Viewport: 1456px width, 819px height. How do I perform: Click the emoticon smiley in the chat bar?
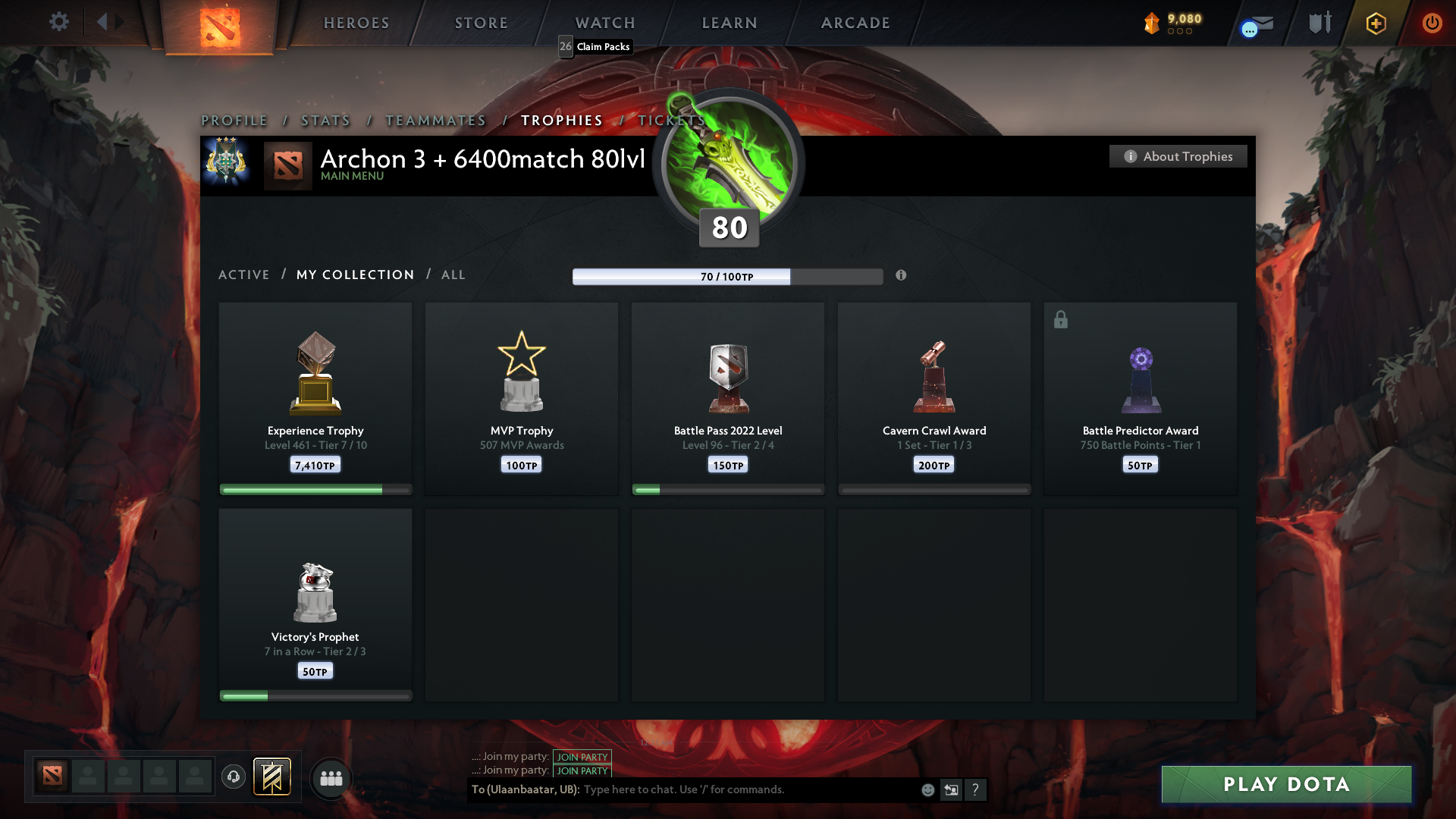[x=927, y=789]
